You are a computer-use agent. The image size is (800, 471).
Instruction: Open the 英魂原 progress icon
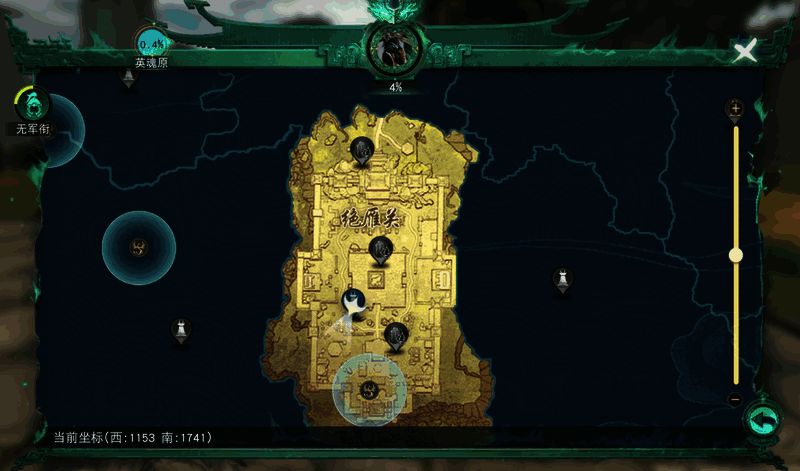pyautogui.click(x=153, y=44)
